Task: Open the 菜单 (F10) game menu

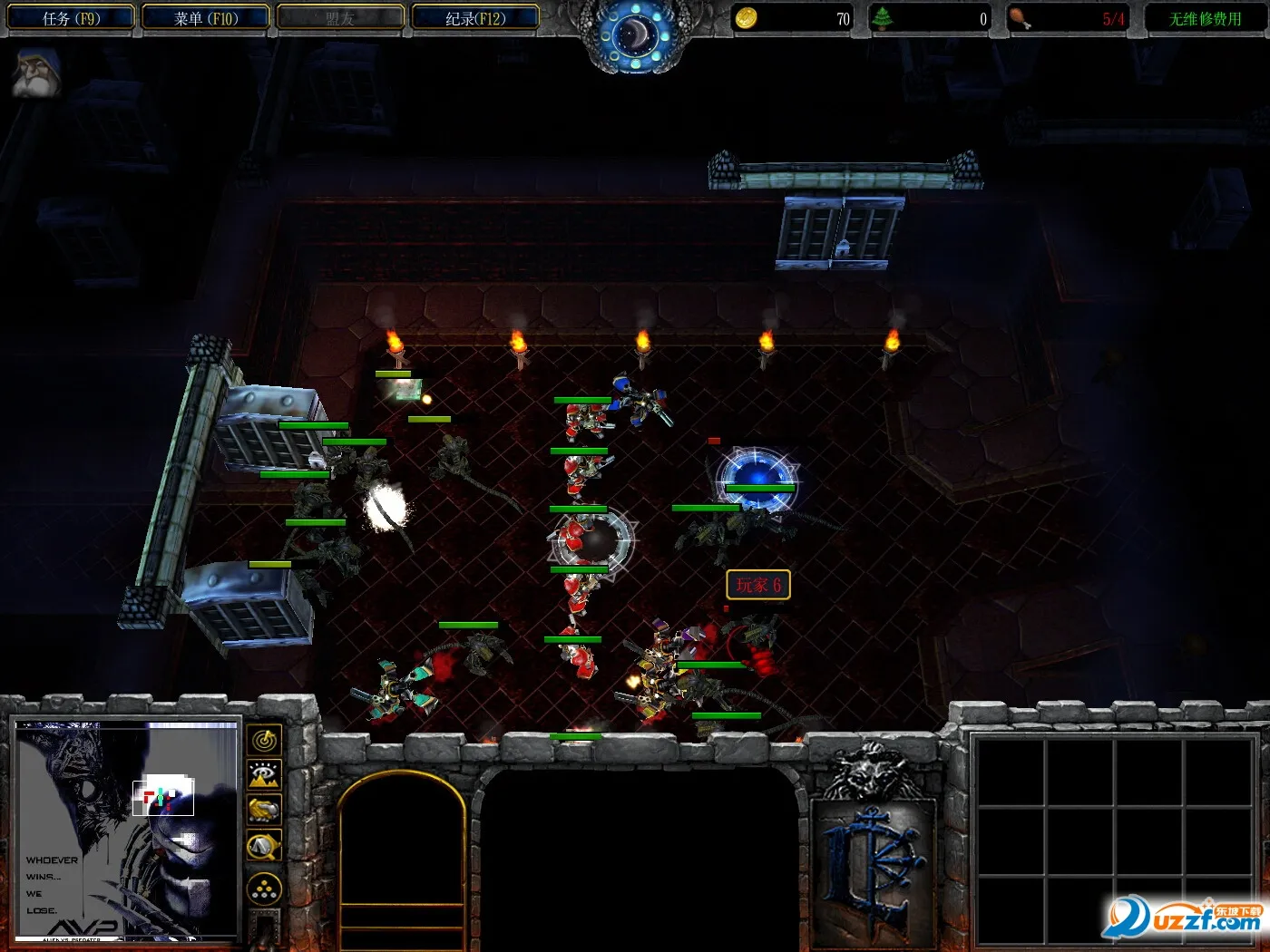Action: [x=206, y=18]
